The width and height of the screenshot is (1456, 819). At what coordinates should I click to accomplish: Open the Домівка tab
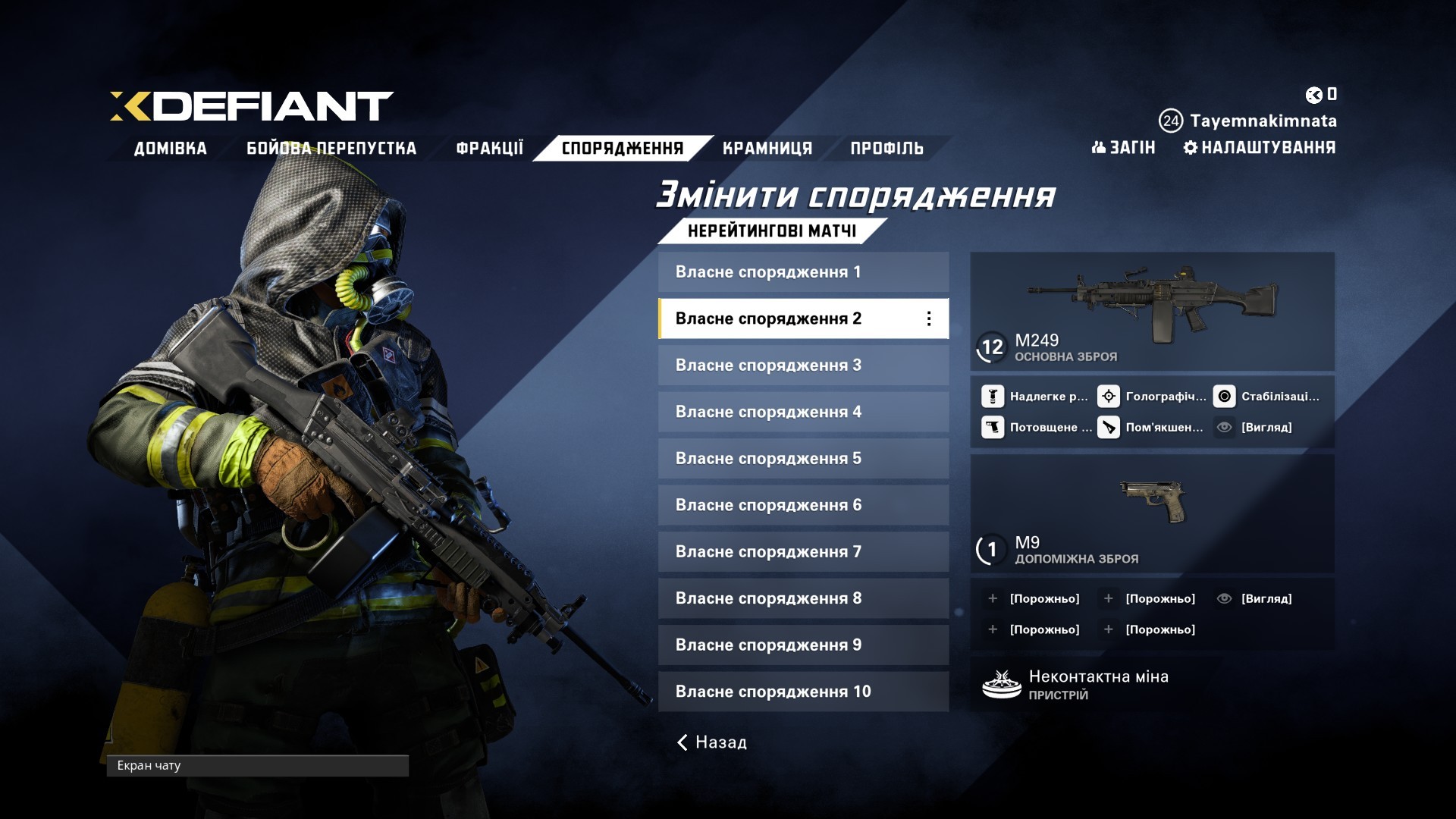coord(170,148)
